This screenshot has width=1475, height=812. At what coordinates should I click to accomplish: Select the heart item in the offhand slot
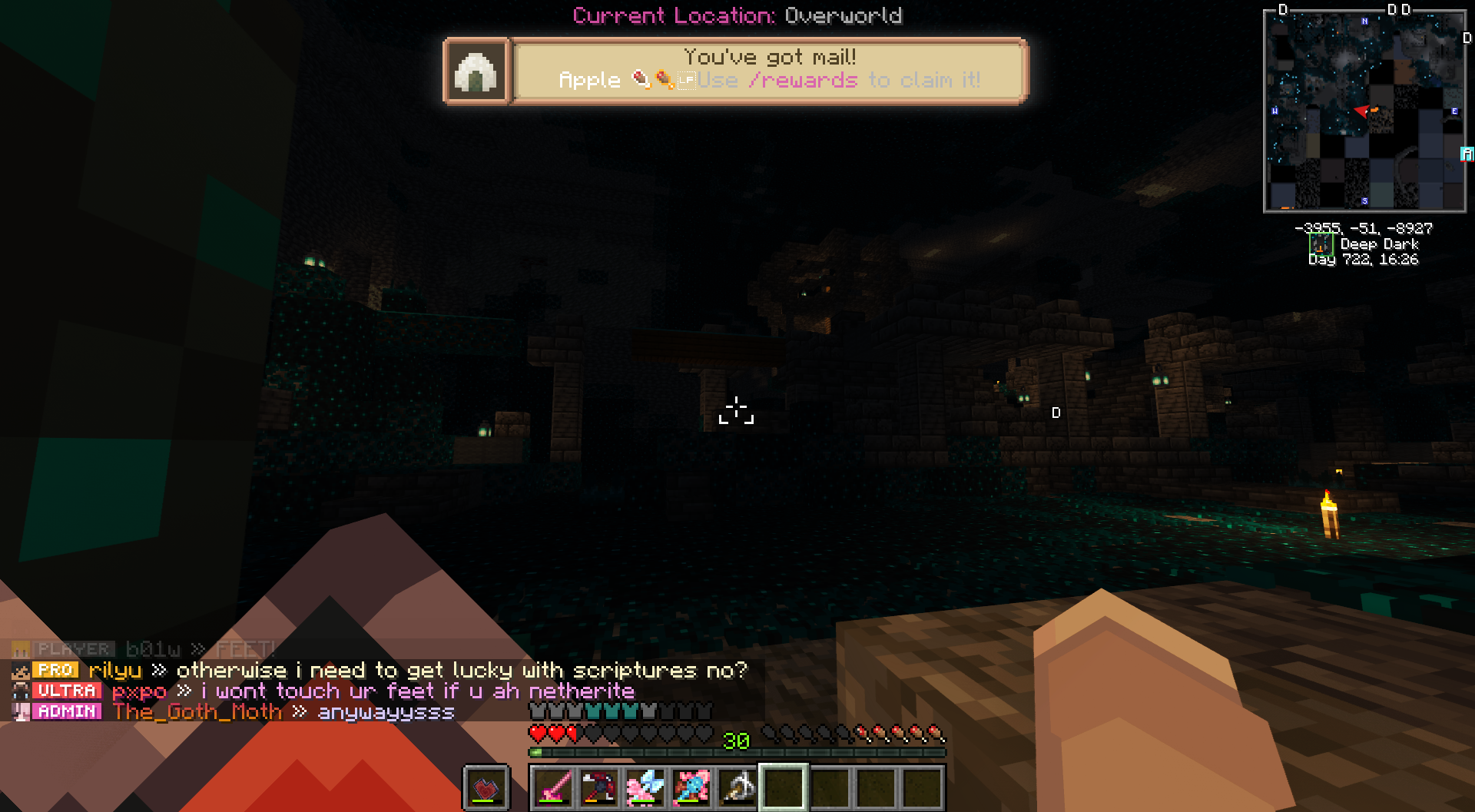click(486, 787)
